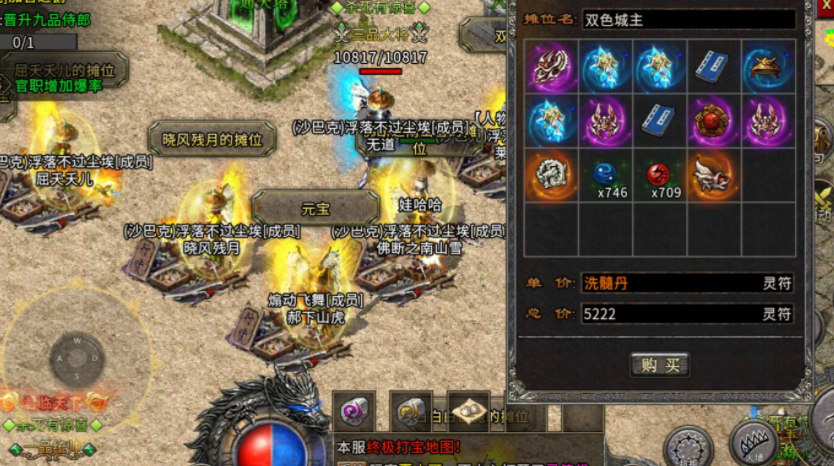
Task: Choose the red gem amulet with purple glow
Action: click(714, 121)
